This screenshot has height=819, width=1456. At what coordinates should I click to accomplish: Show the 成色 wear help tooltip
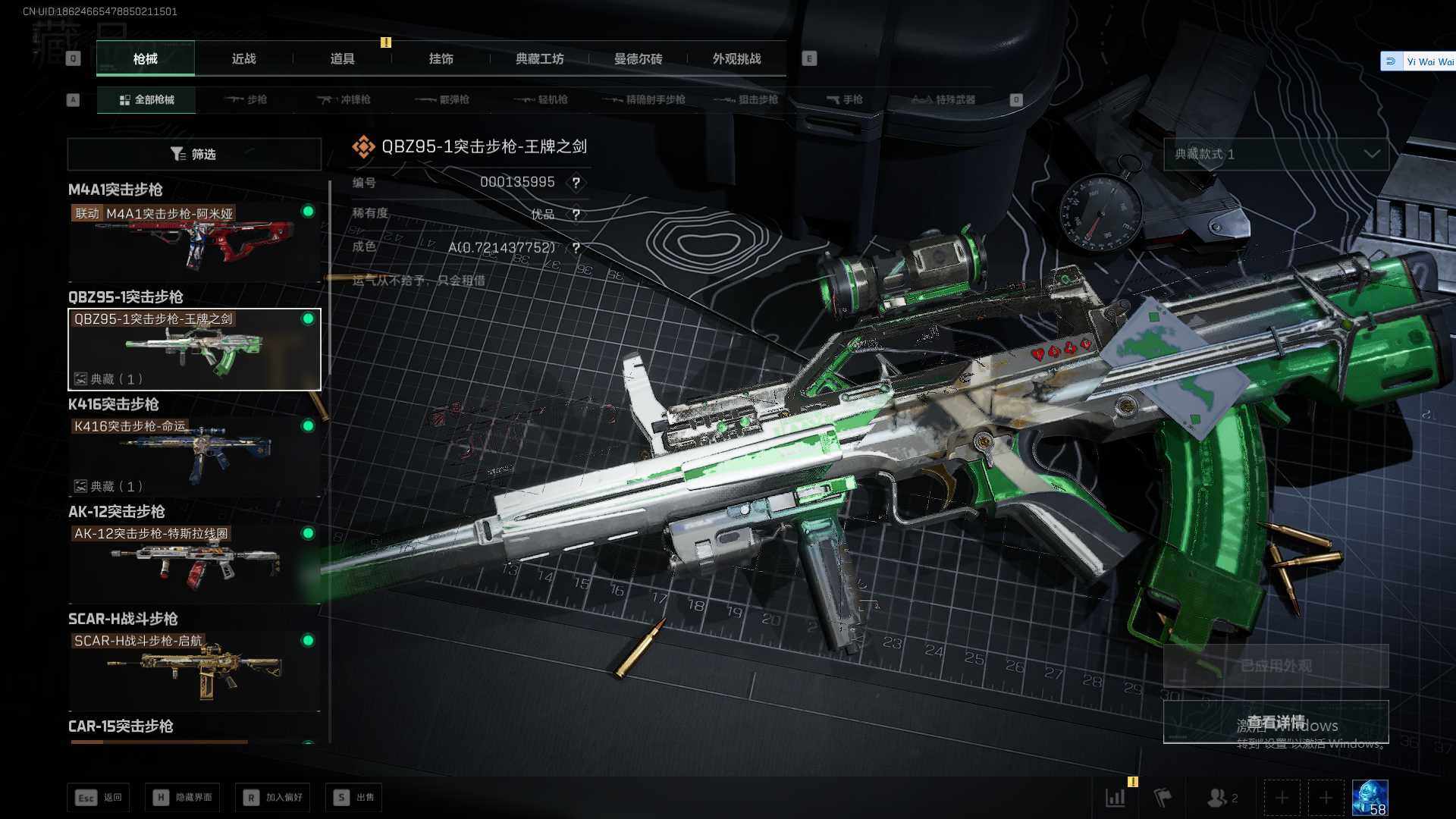pyautogui.click(x=576, y=248)
